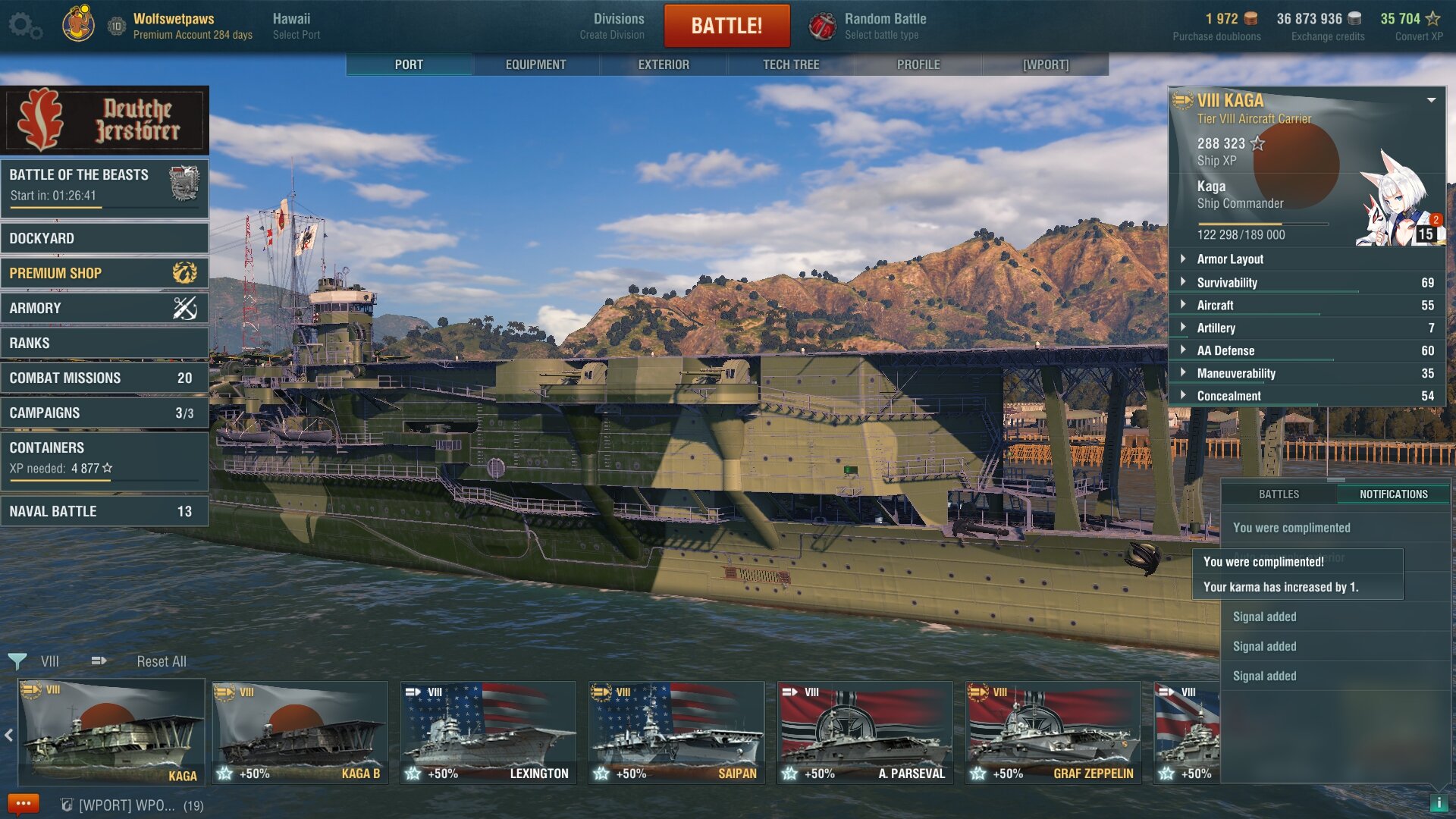
Task: Open the red chat button
Action: point(23,804)
